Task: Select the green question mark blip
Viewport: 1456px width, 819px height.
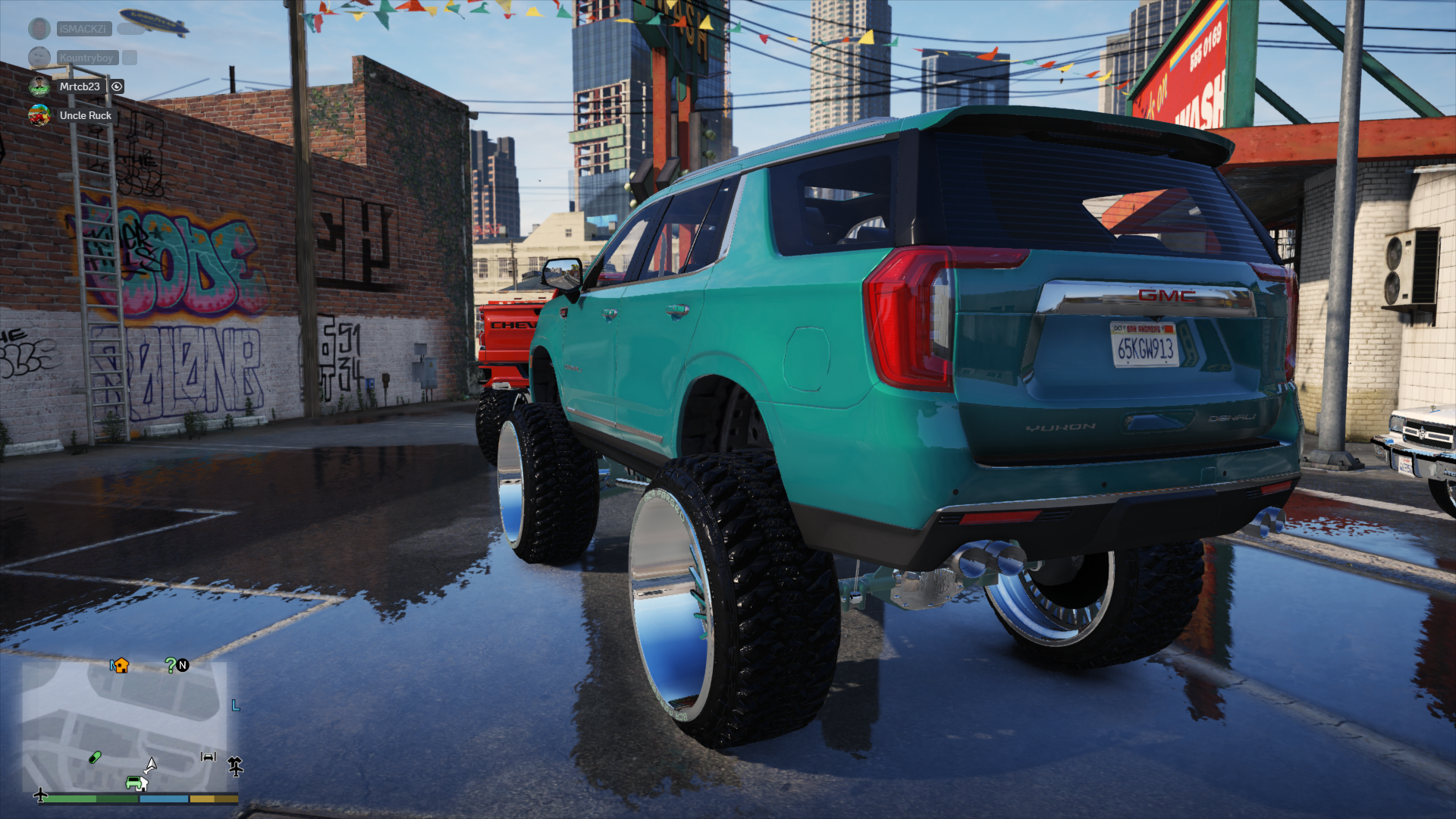Action: coord(171,665)
